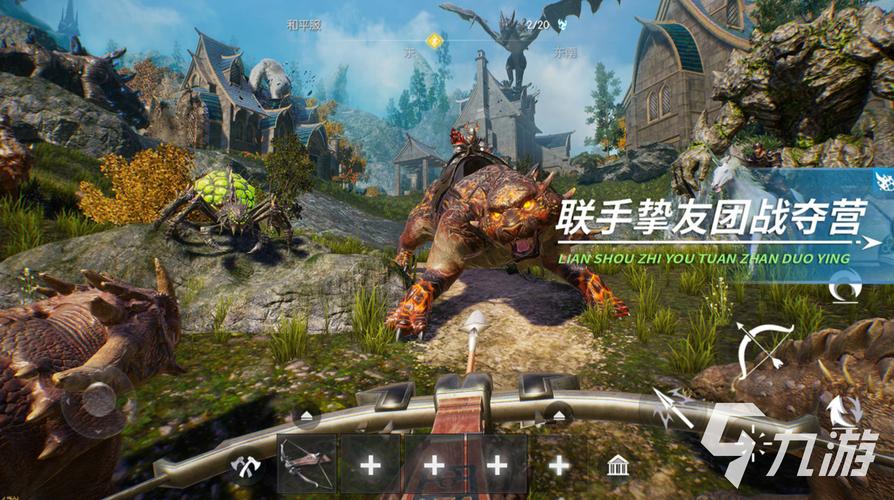Tap the circular arrows swap button
The width and height of the screenshot is (894, 500).
coord(838,410)
